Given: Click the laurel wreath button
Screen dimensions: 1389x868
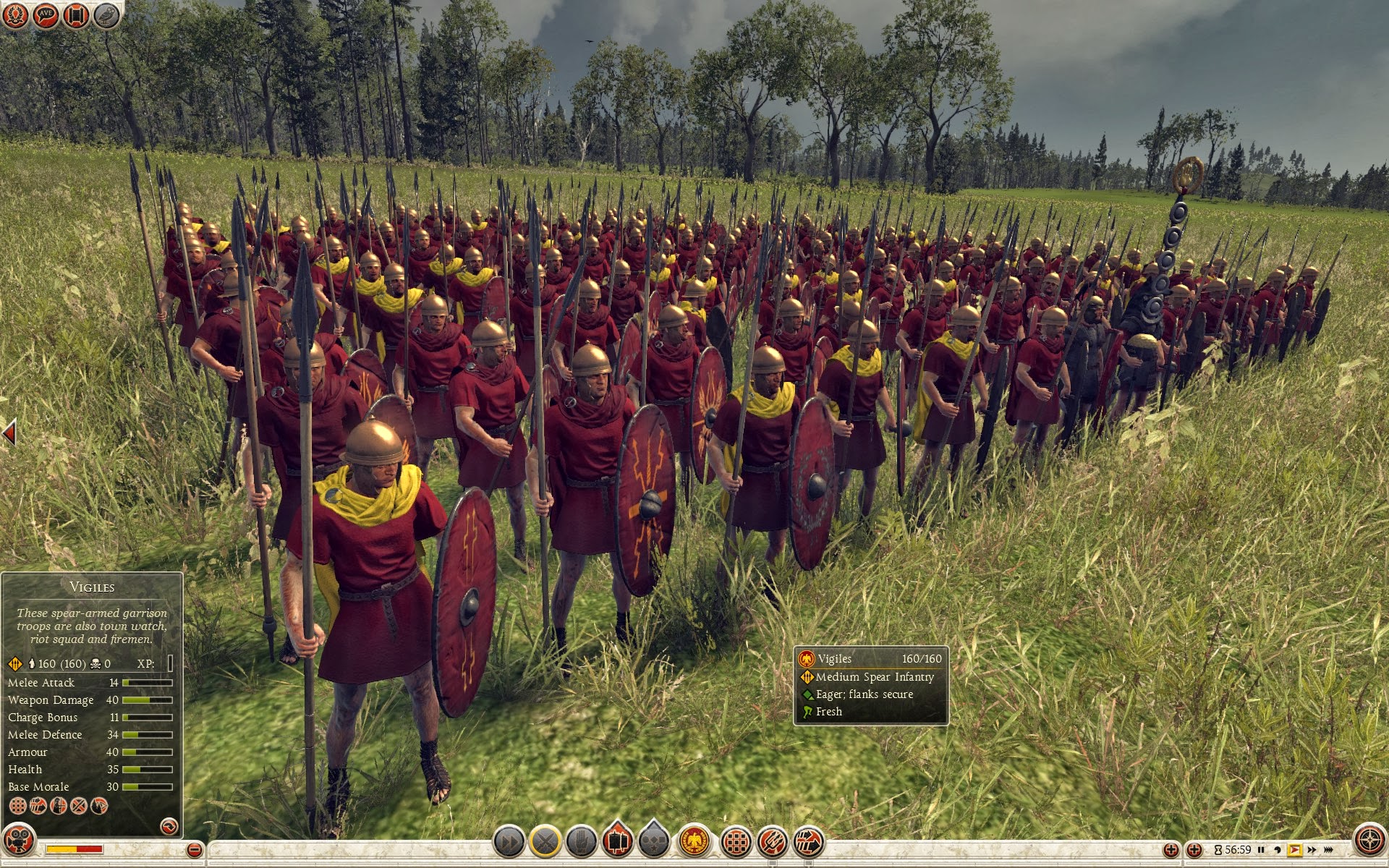Looking at the screenshot, I should [15, 14].
